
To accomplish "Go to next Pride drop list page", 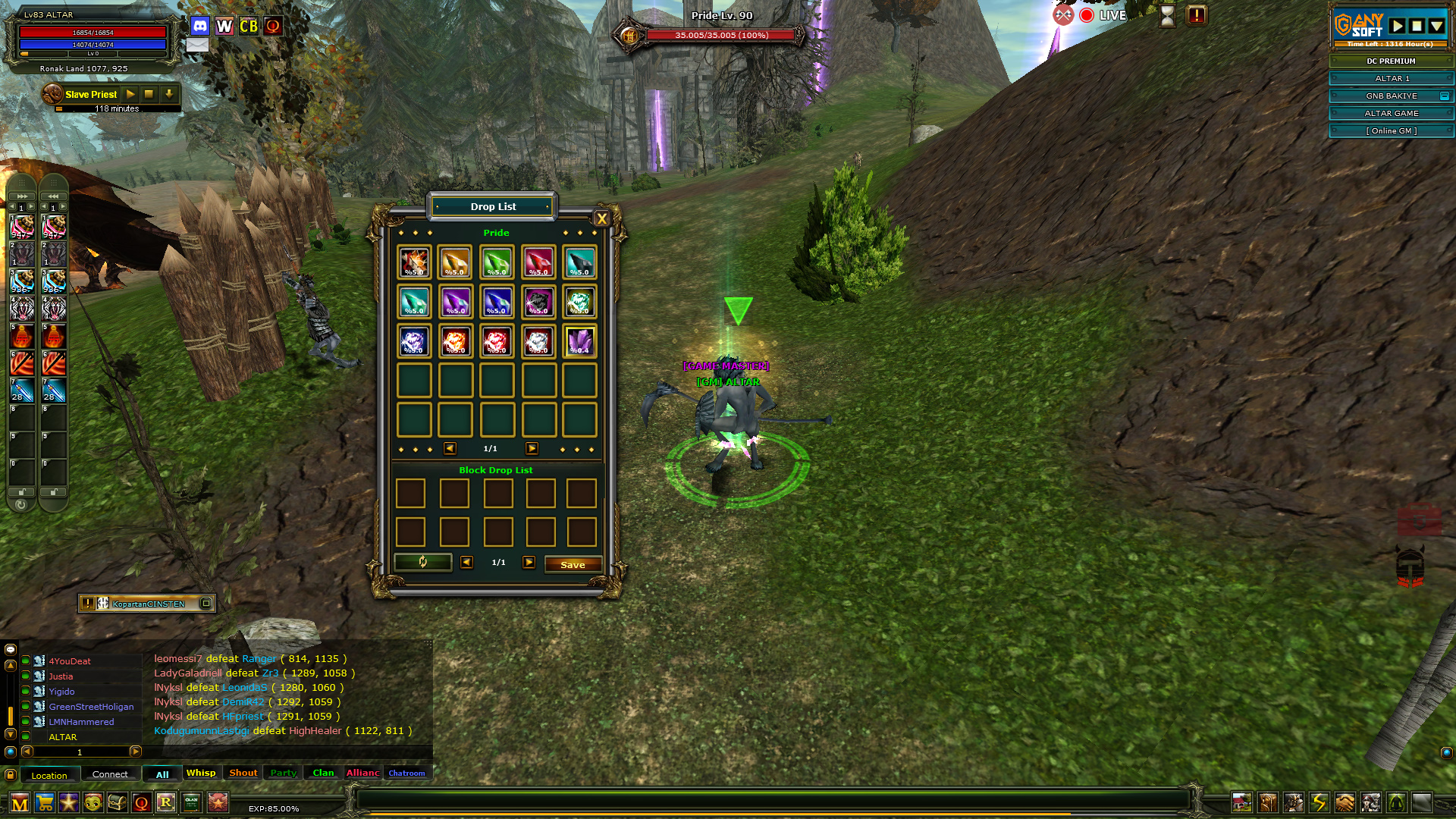I will (532, 449).
